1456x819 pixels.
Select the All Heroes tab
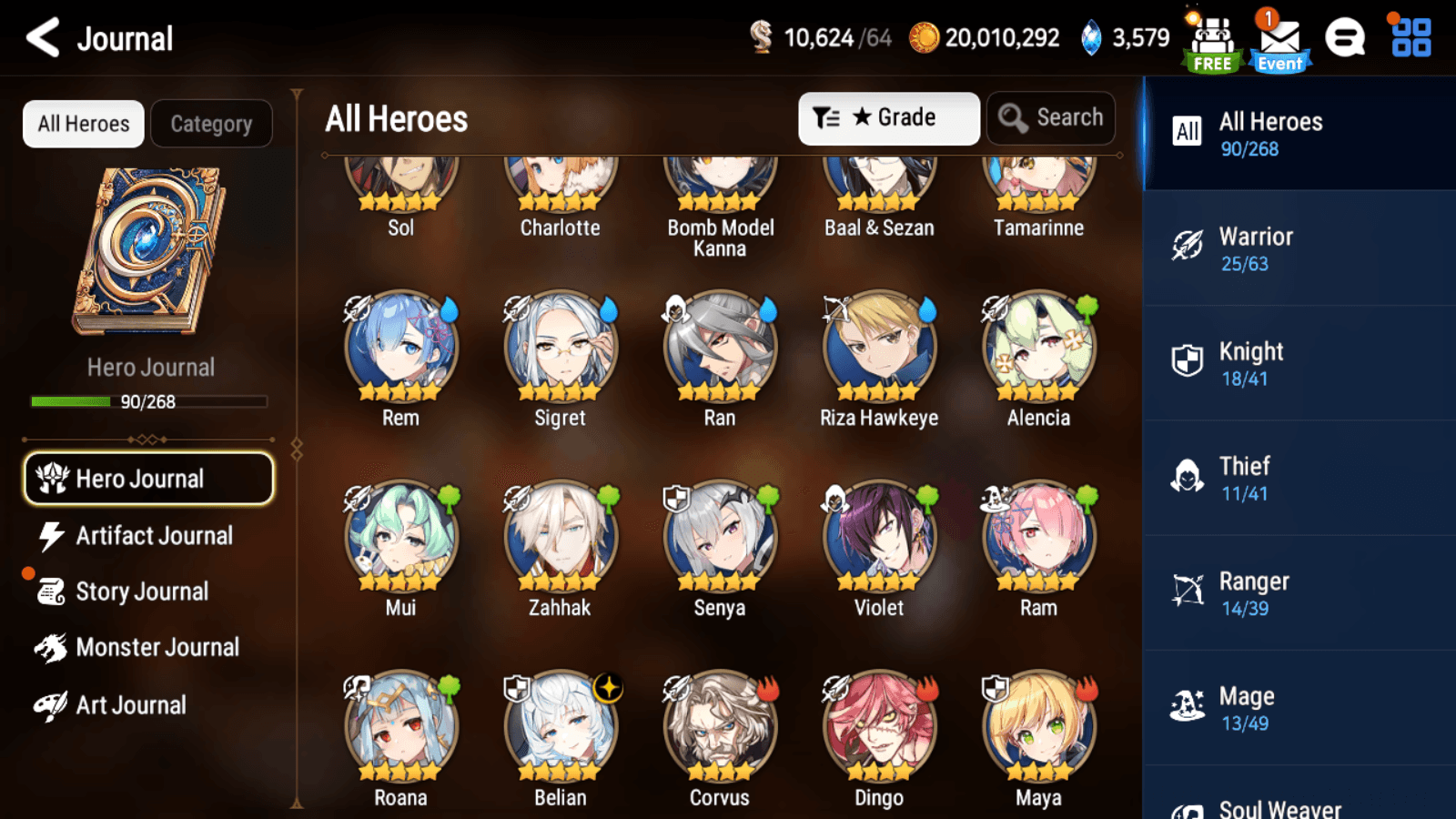pos(82,124)
